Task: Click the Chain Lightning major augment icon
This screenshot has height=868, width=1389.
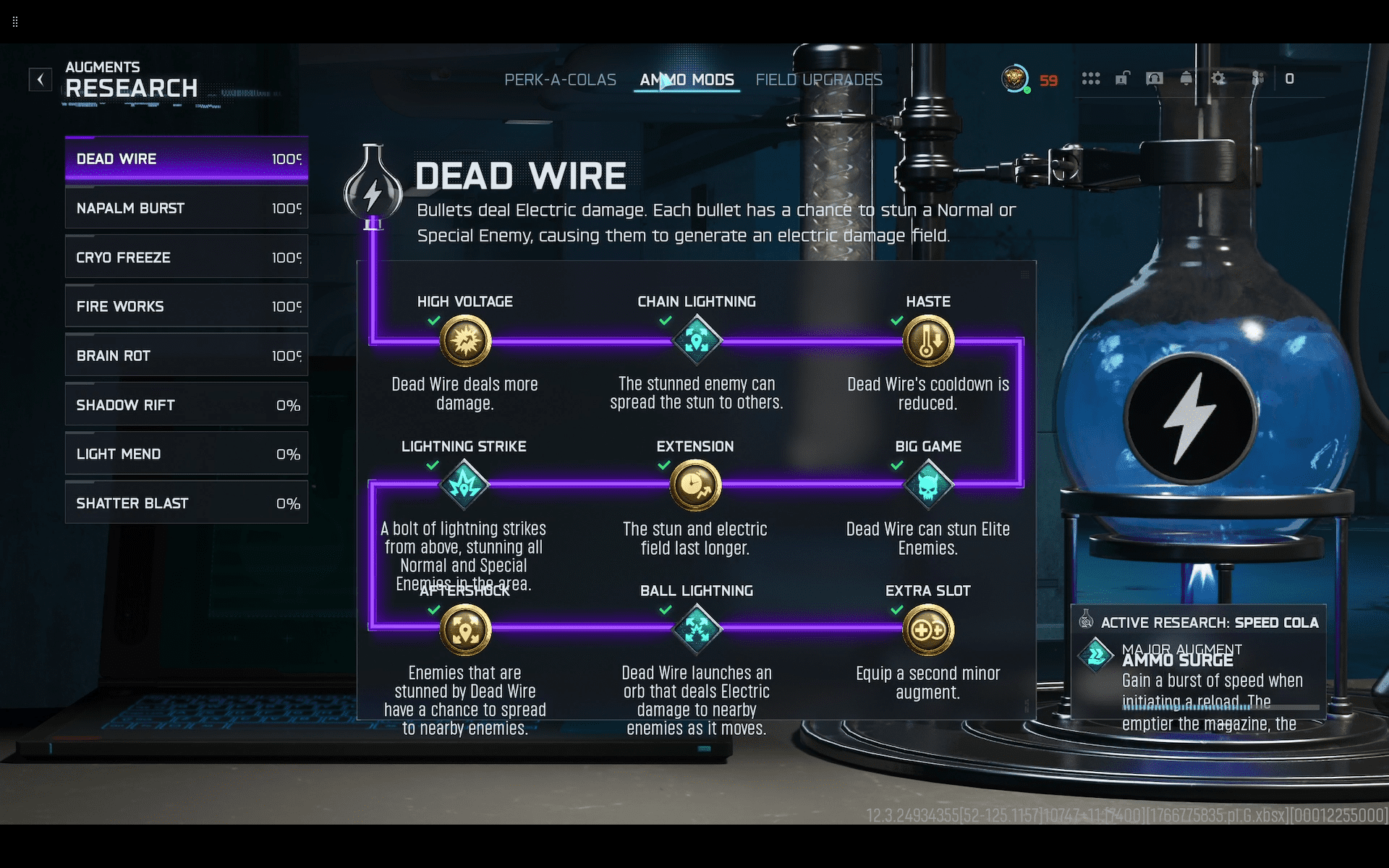Action: coord(697,341)
